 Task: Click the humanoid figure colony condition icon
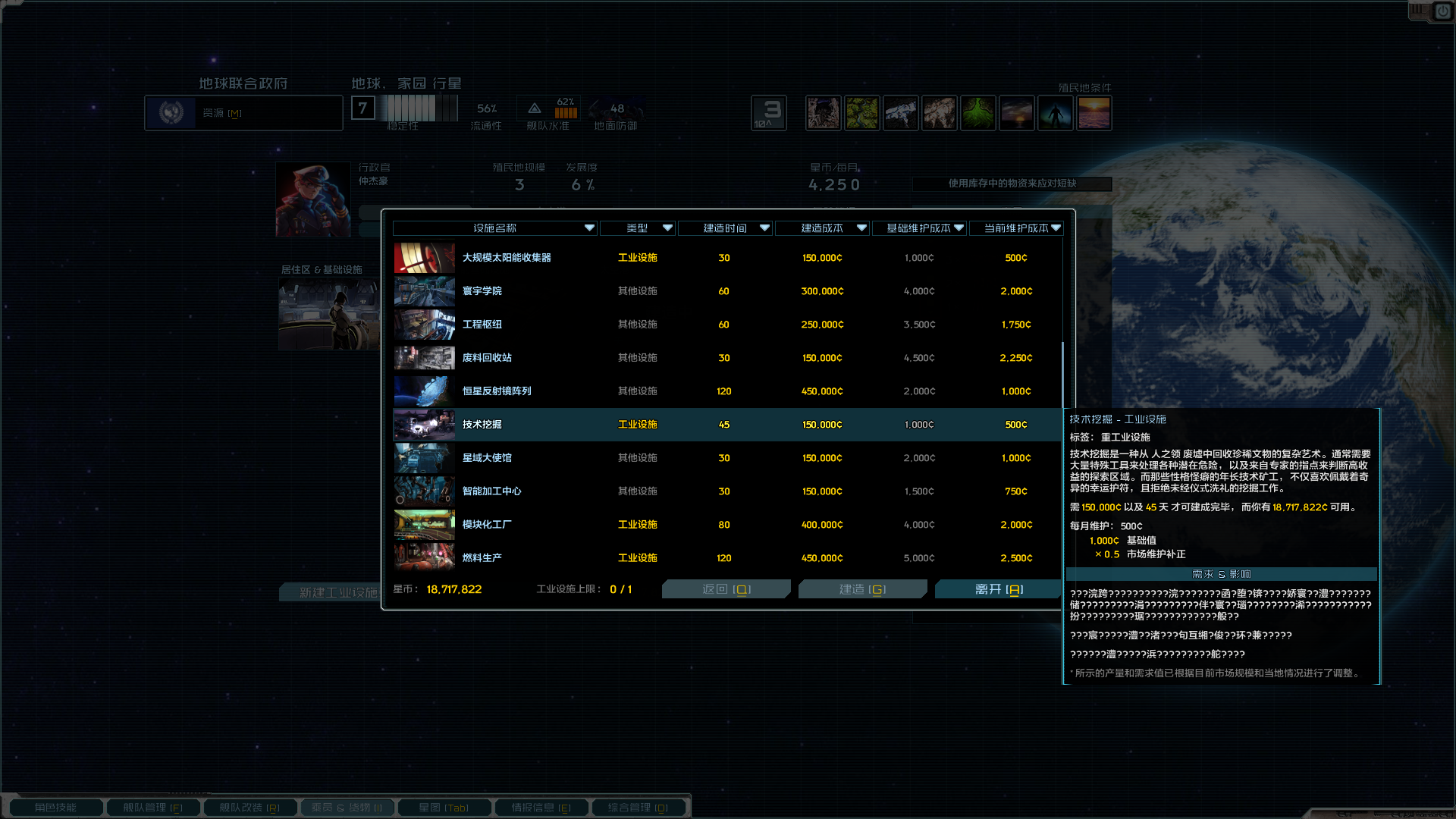(1056, 112)
